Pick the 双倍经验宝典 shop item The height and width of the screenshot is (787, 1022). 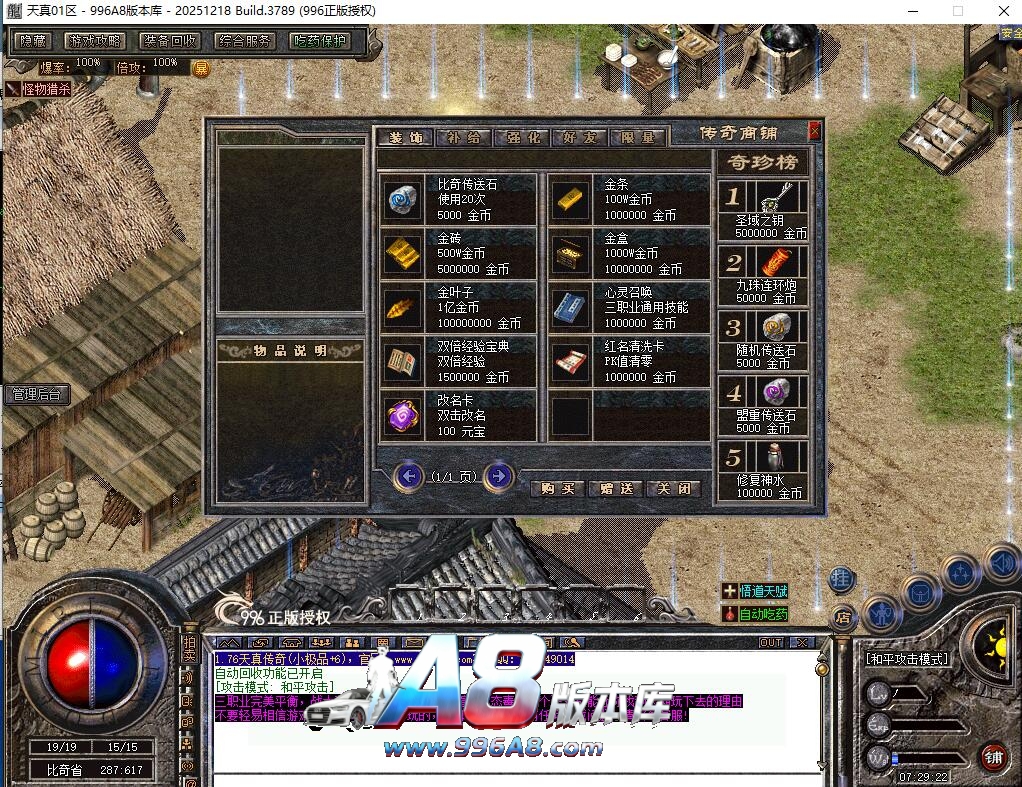point(404,361)
